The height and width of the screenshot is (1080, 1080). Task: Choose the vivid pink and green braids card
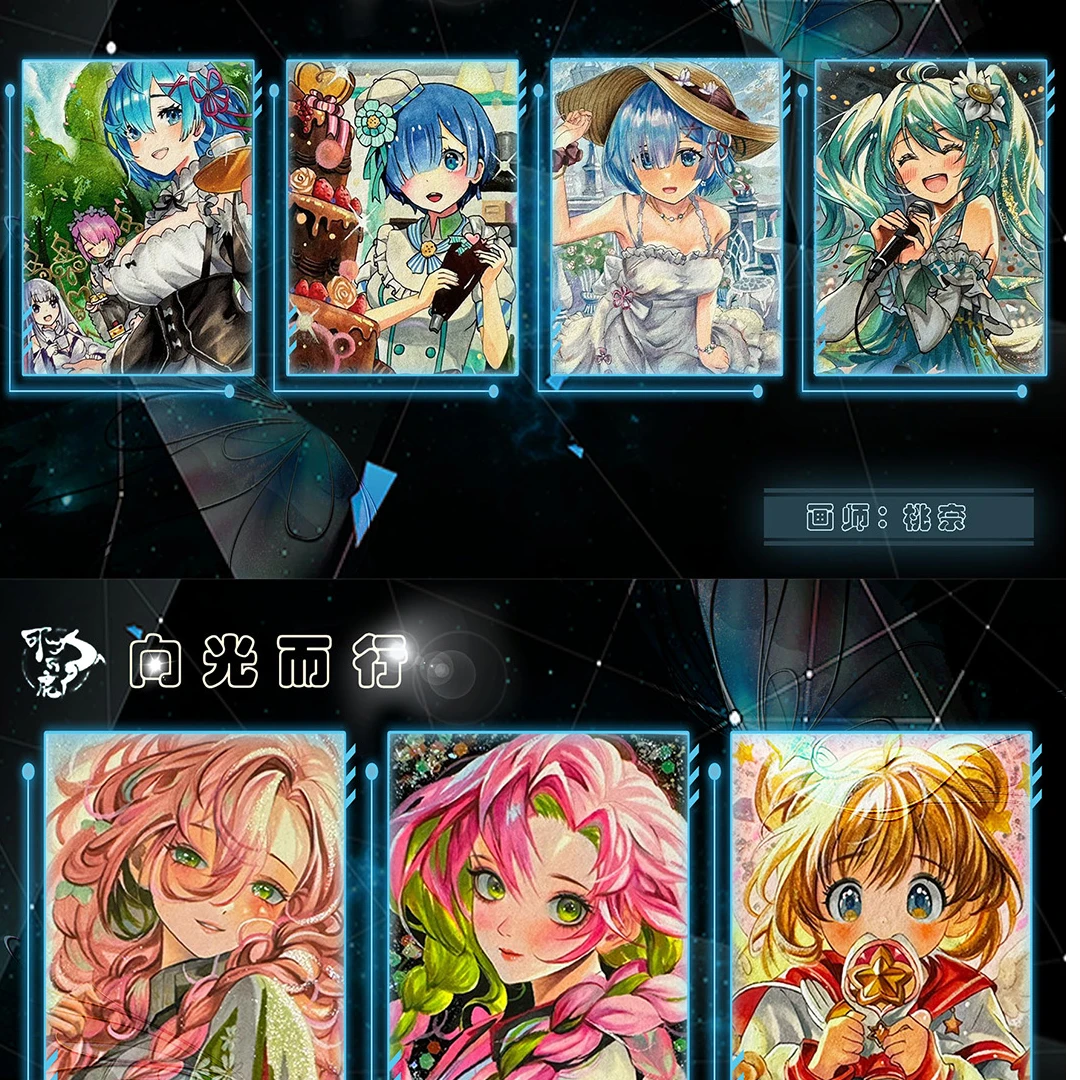click(x=538, y=905)
